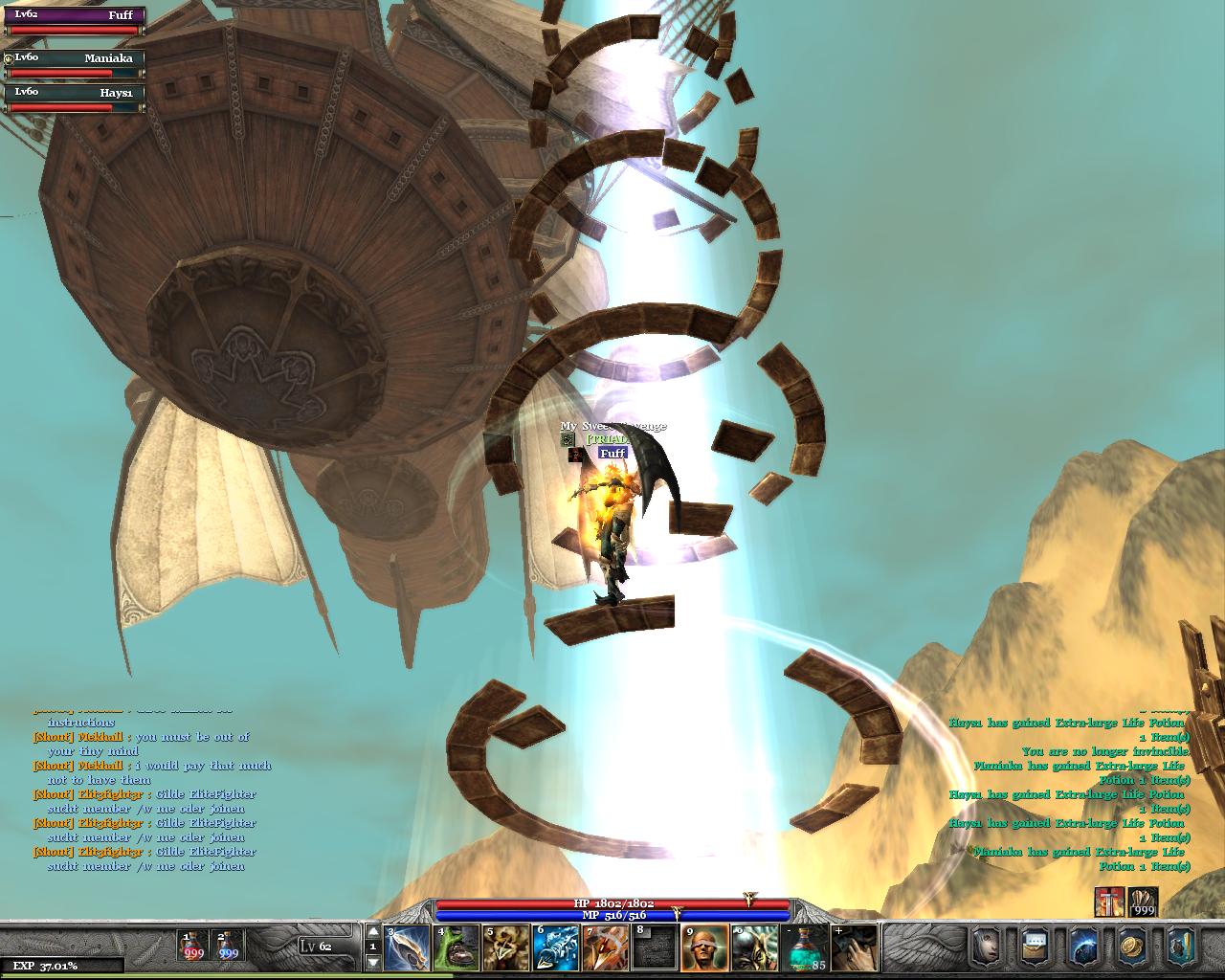Use the helmeted archer skill in slot 0
Screen dimensions: 1225x980
(755, 947)
